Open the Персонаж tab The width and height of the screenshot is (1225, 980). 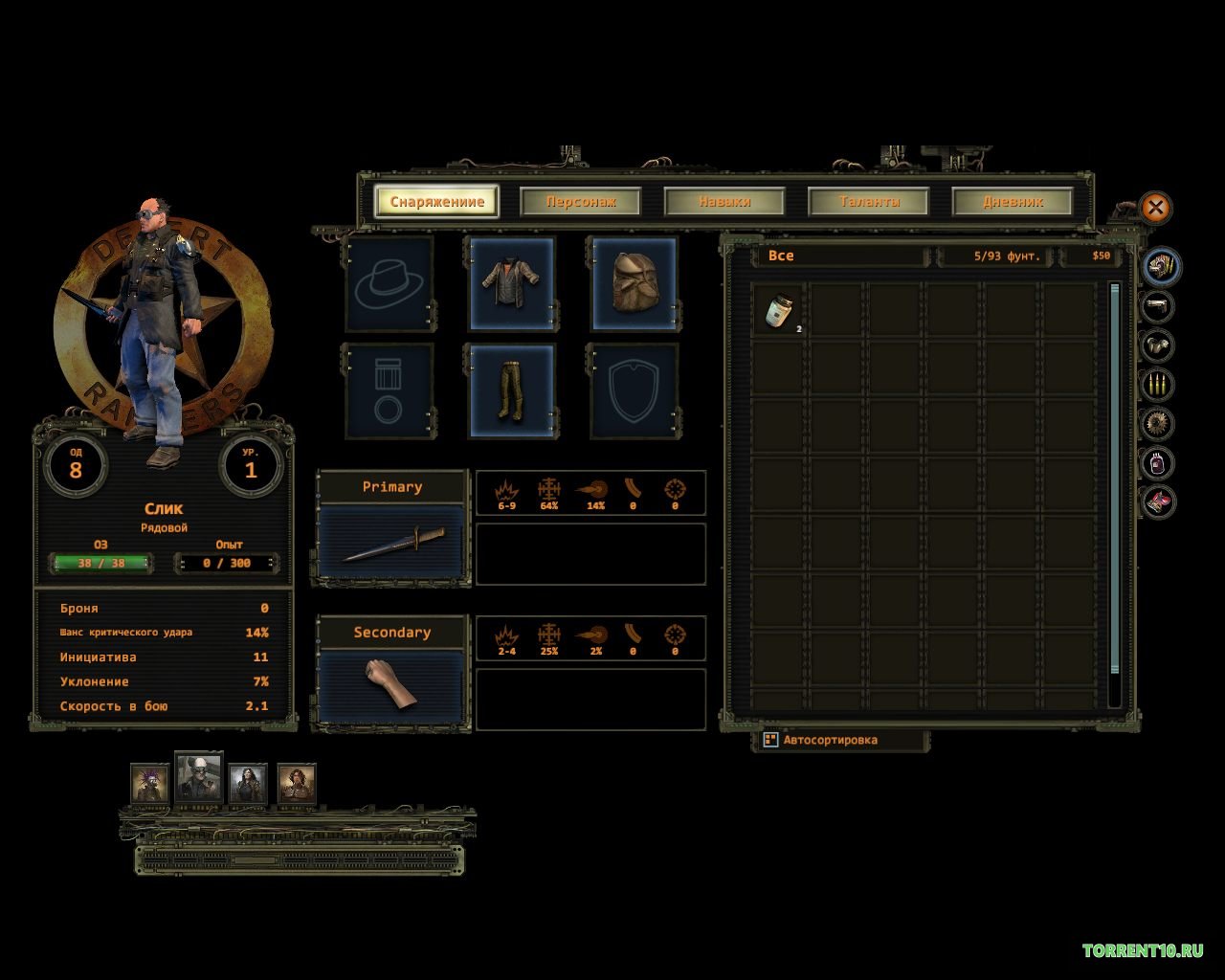coord(581,202)
